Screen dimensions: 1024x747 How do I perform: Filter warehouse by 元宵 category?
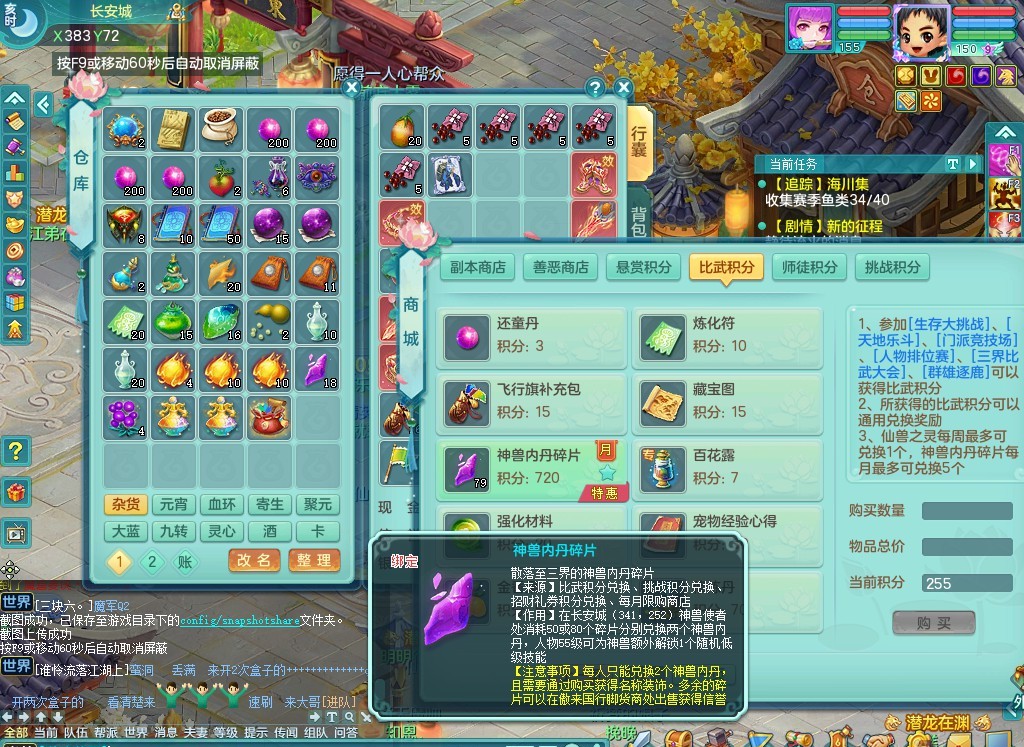click(173, 505)
